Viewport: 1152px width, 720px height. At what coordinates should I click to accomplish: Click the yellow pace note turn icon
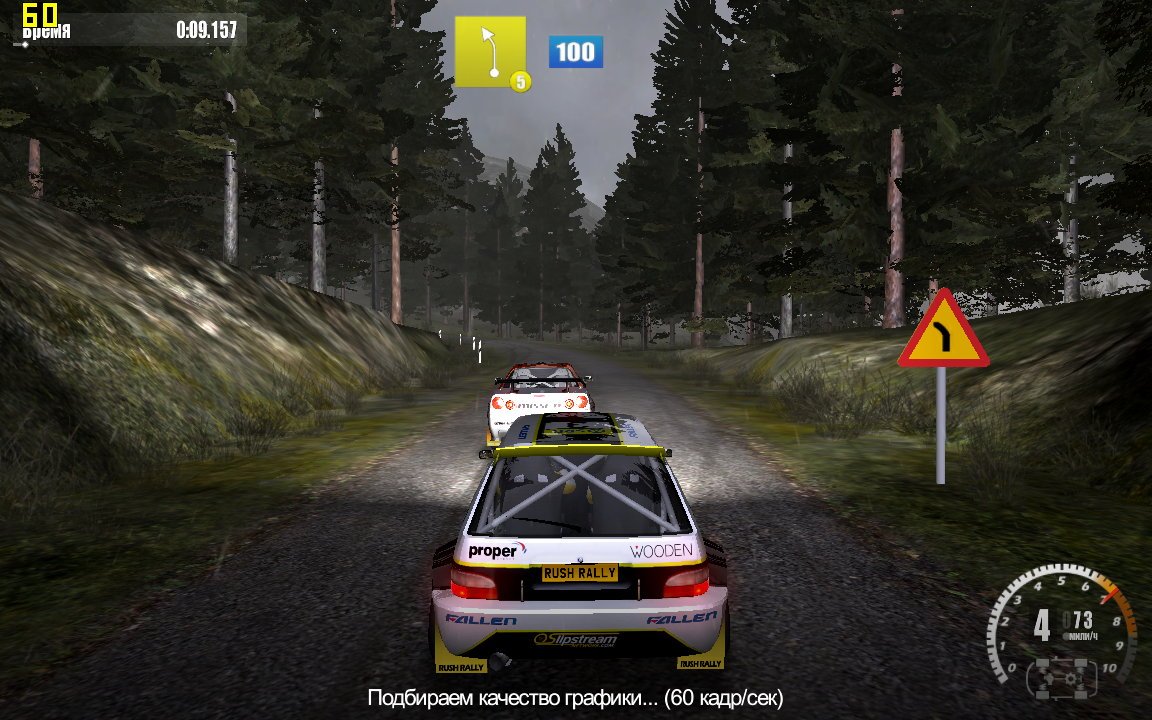[x=490, y=51]
